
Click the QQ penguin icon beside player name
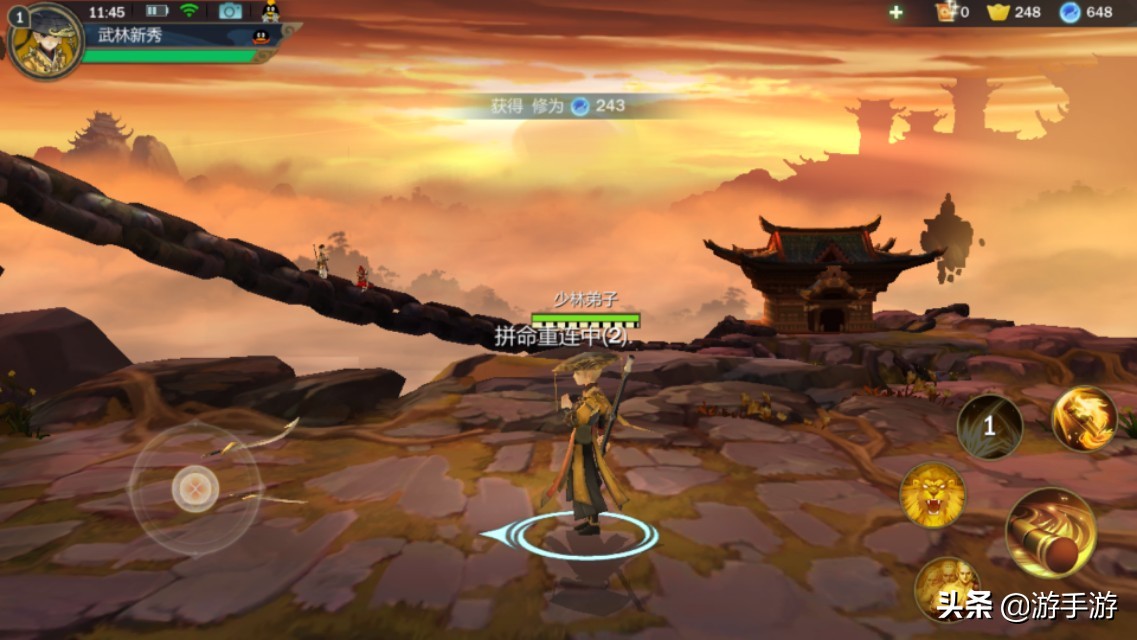coord(261,37)
